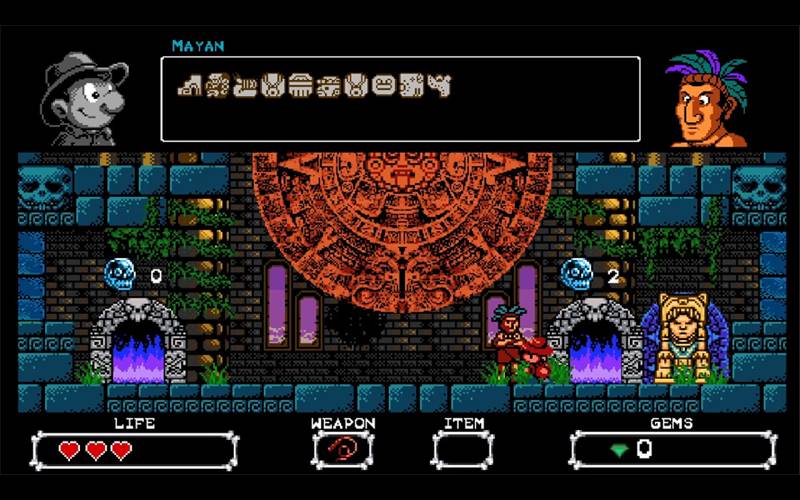Advance the Mayan glyph dialogue box
Viewport: 800px width, 500px height.
[x=400, y=98]
